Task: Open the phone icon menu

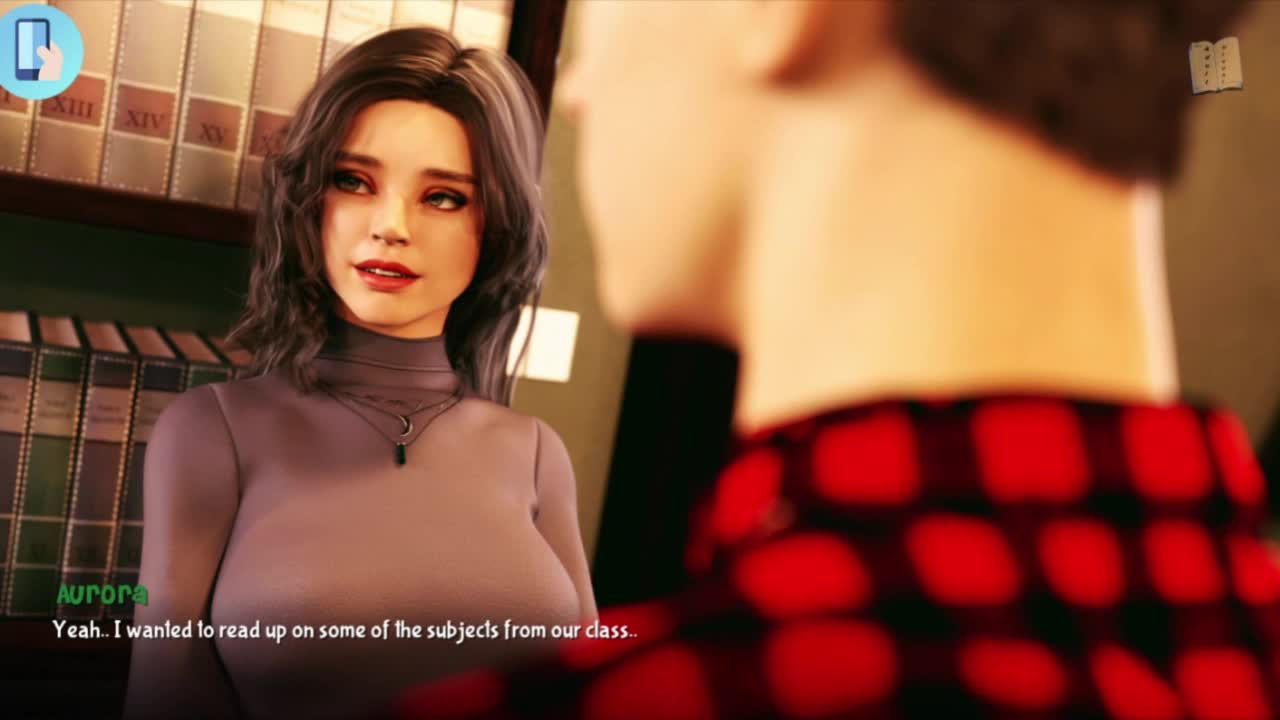Action: pyautogui.click(x=40, y=50)
